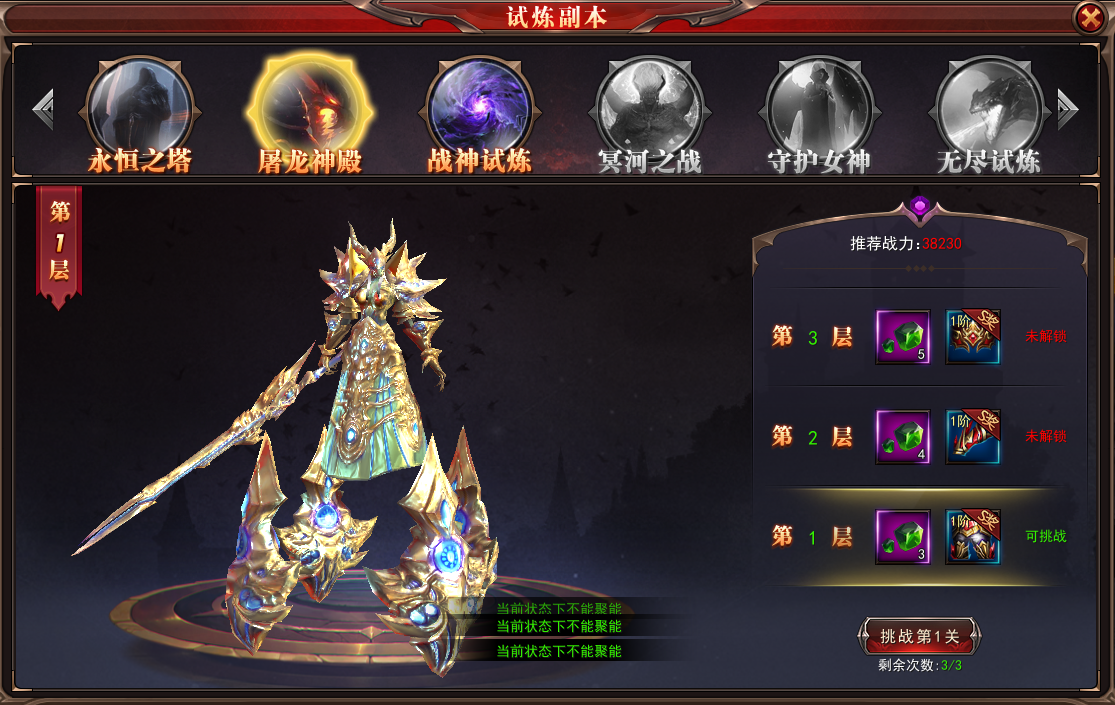This screenshot has width=1115, height=705.
Task: Show more dungeons with right arrow
Action: click(x=1067, y=109)
